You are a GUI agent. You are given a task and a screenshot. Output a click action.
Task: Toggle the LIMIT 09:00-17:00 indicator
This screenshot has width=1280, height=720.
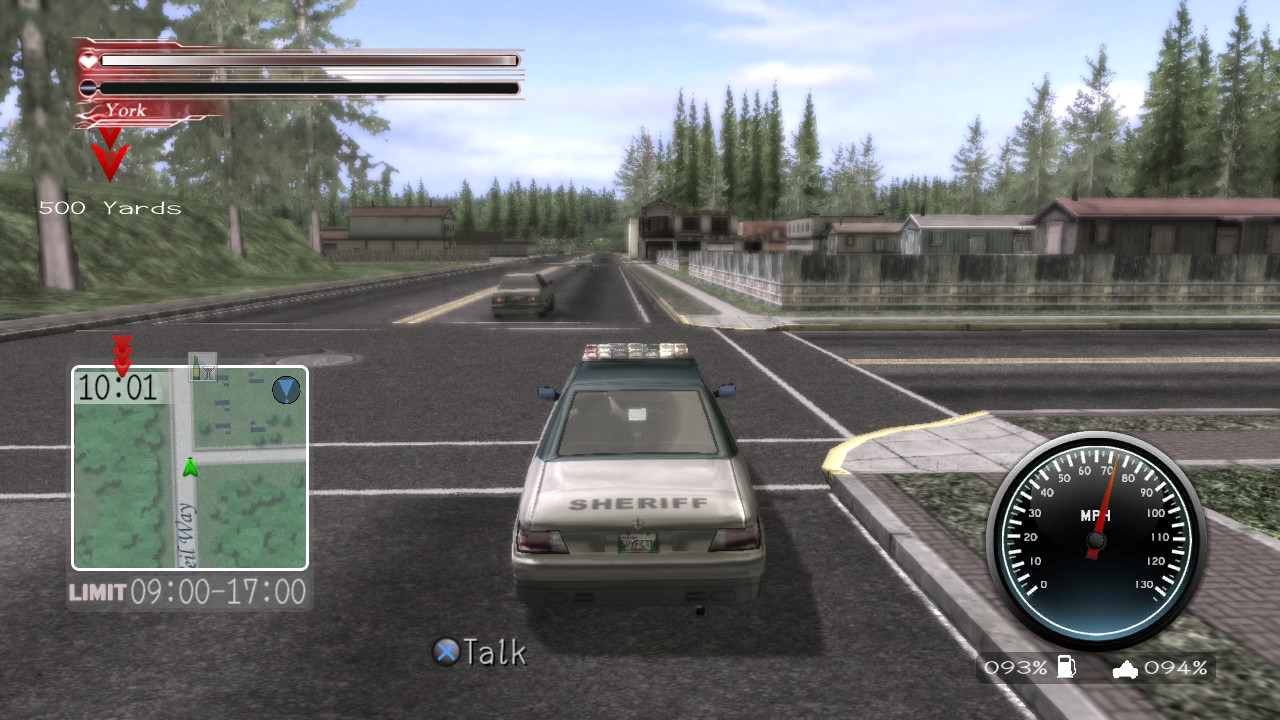188,592
